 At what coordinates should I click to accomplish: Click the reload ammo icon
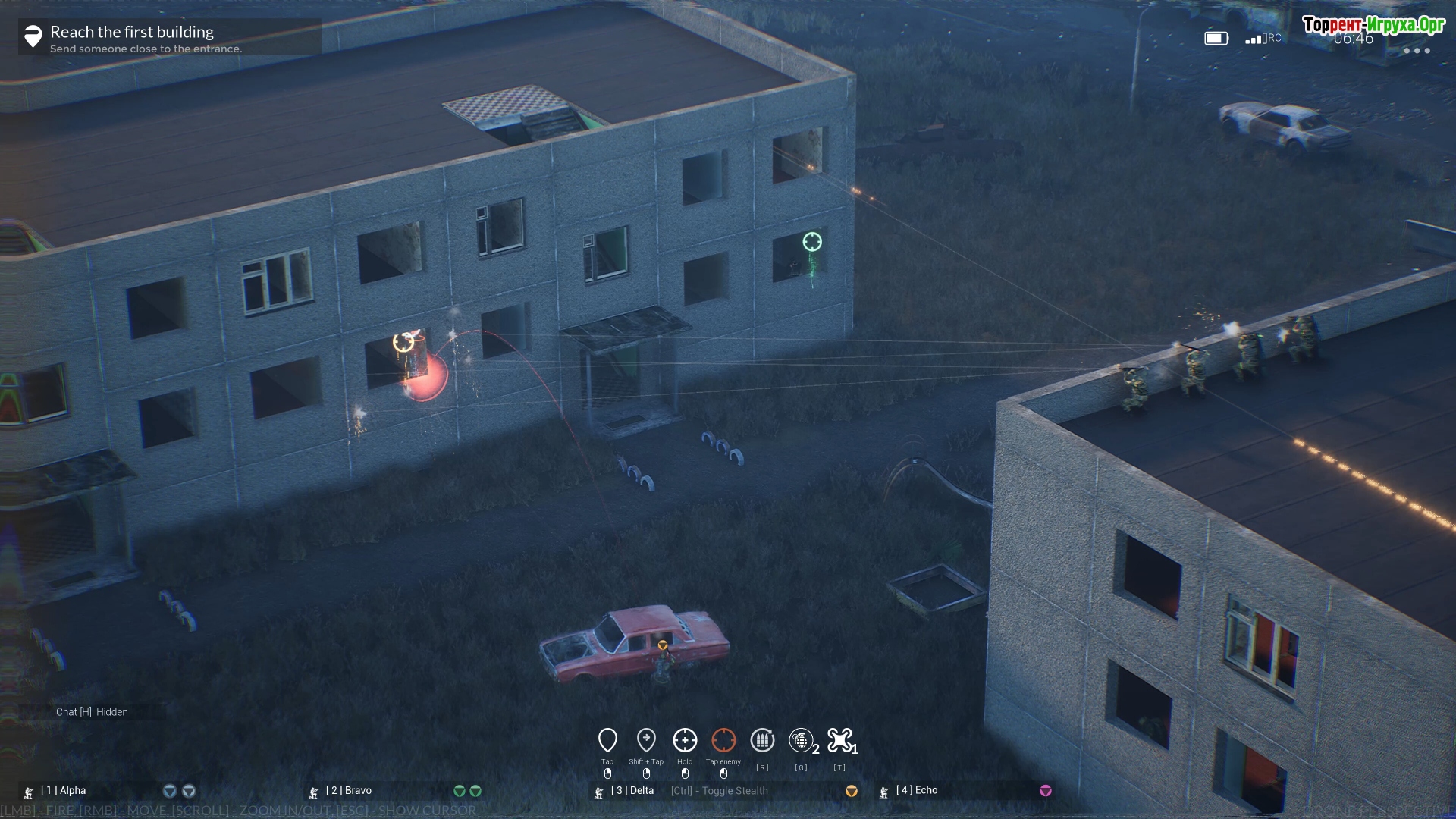(x=762, y=740)
